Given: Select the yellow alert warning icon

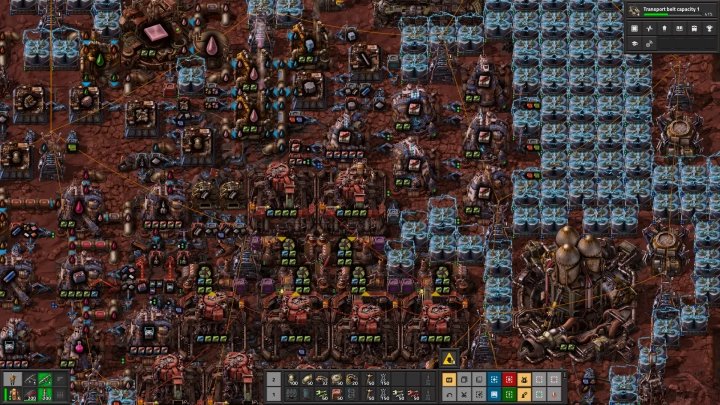Looking at the screenshot, I should (449, 359).
